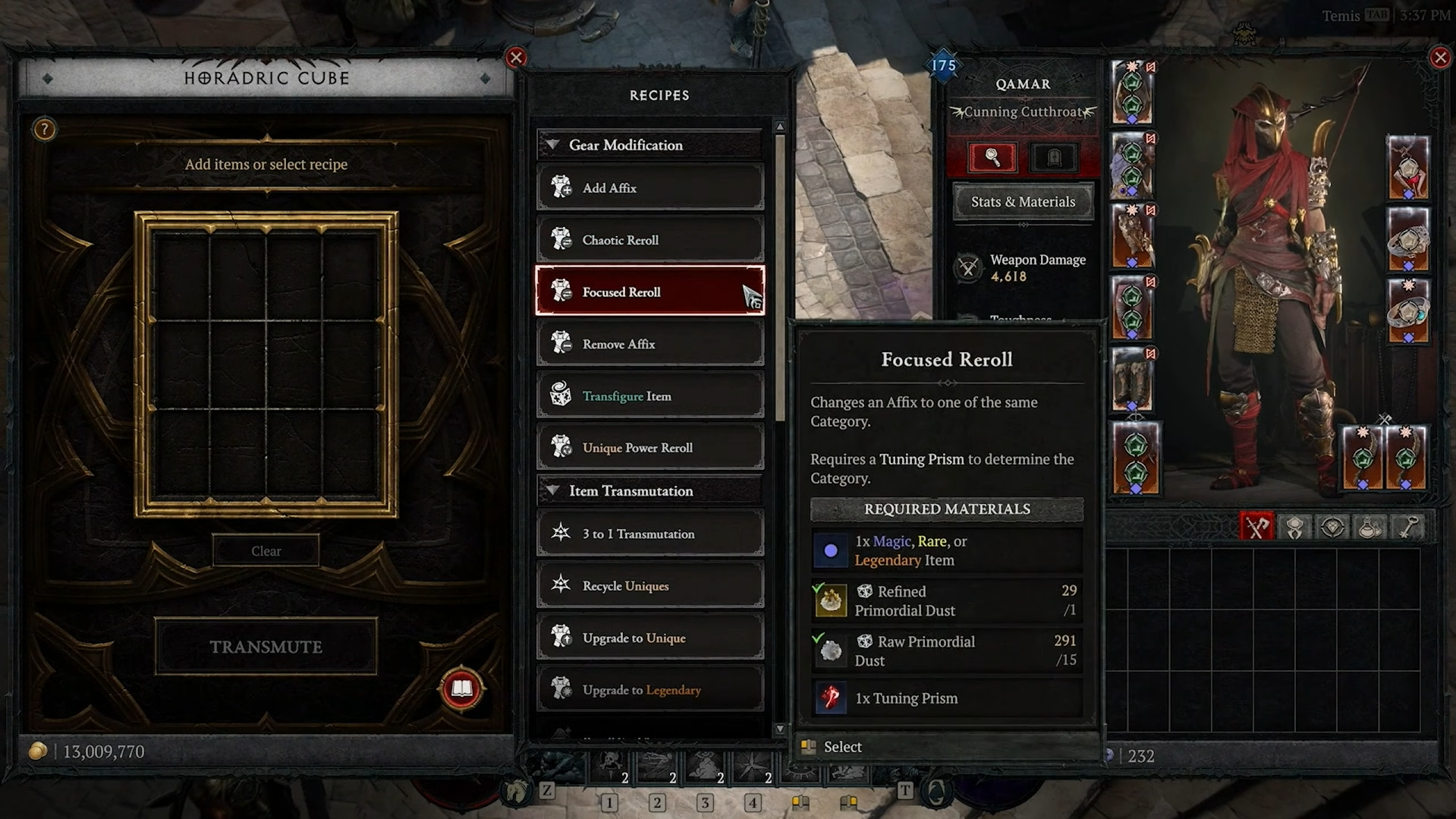Viewport: 1456px width, 819px height.
Task: Close the Horadric Cube window
Action: pyautogui.click(x=516, y=58)
